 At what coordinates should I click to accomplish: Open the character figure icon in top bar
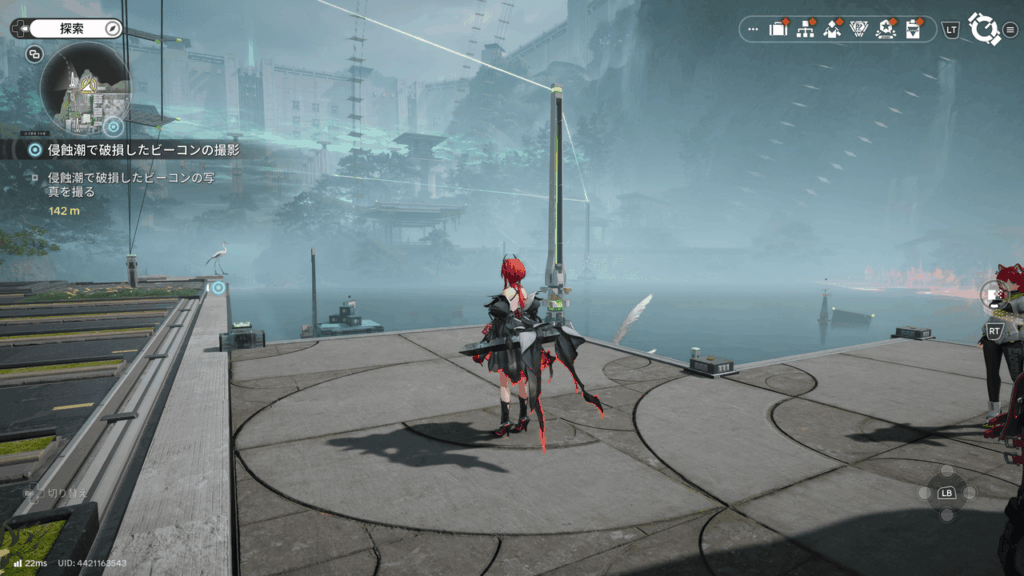click(x=831, y=29)
